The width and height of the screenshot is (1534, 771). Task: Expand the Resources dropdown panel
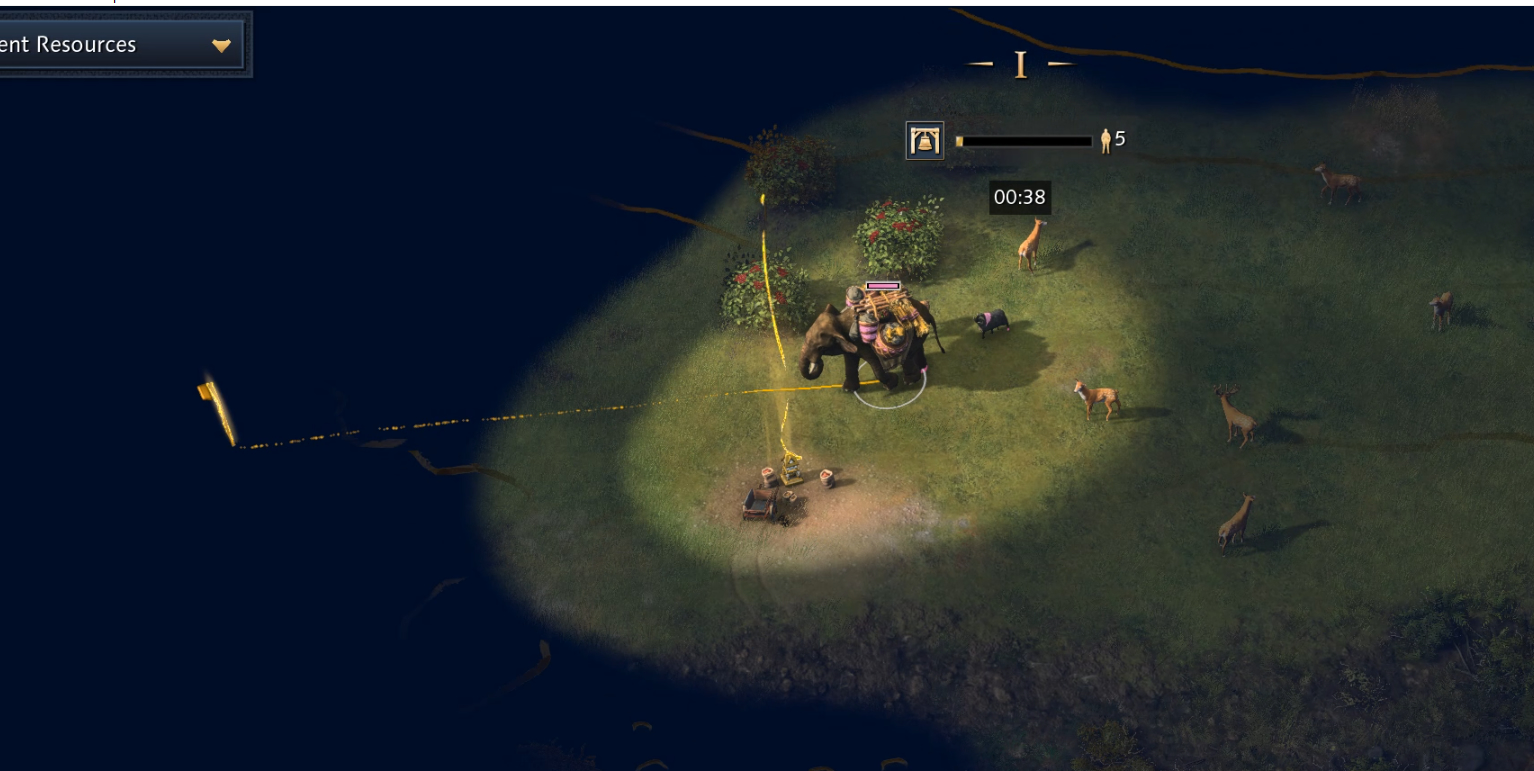point(221,45)
